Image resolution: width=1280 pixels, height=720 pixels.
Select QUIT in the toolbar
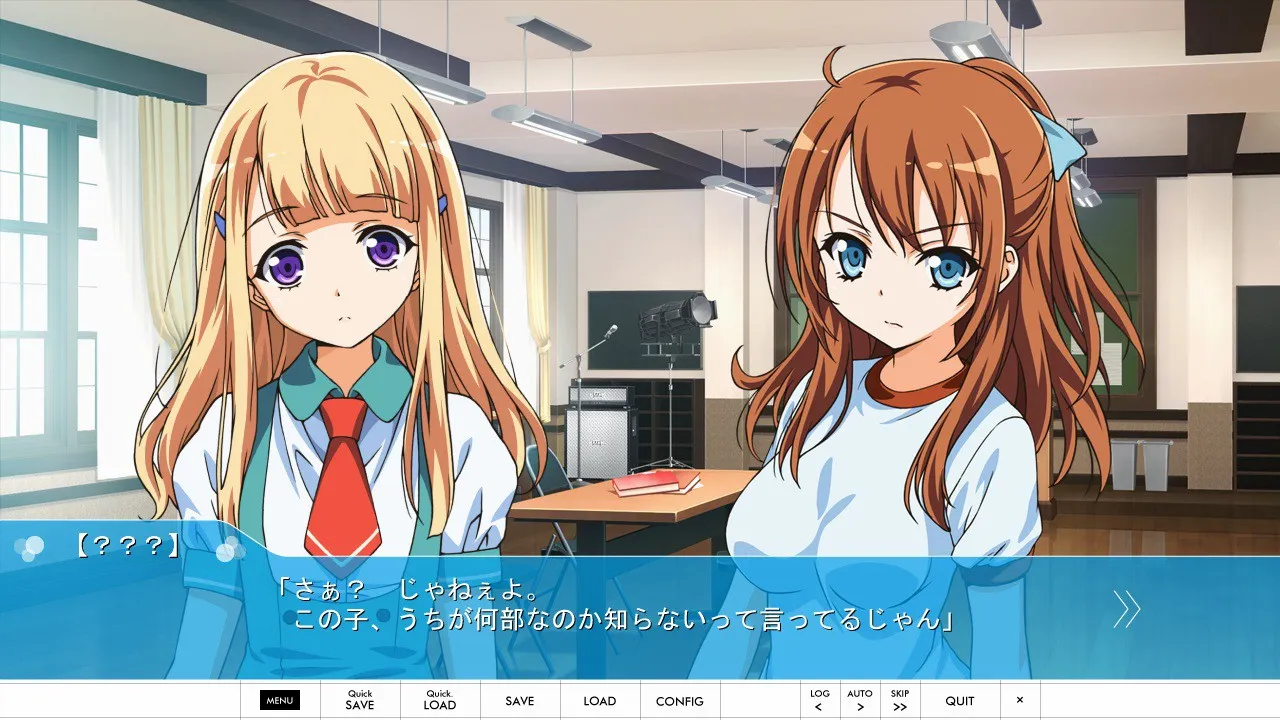point(960,701)
